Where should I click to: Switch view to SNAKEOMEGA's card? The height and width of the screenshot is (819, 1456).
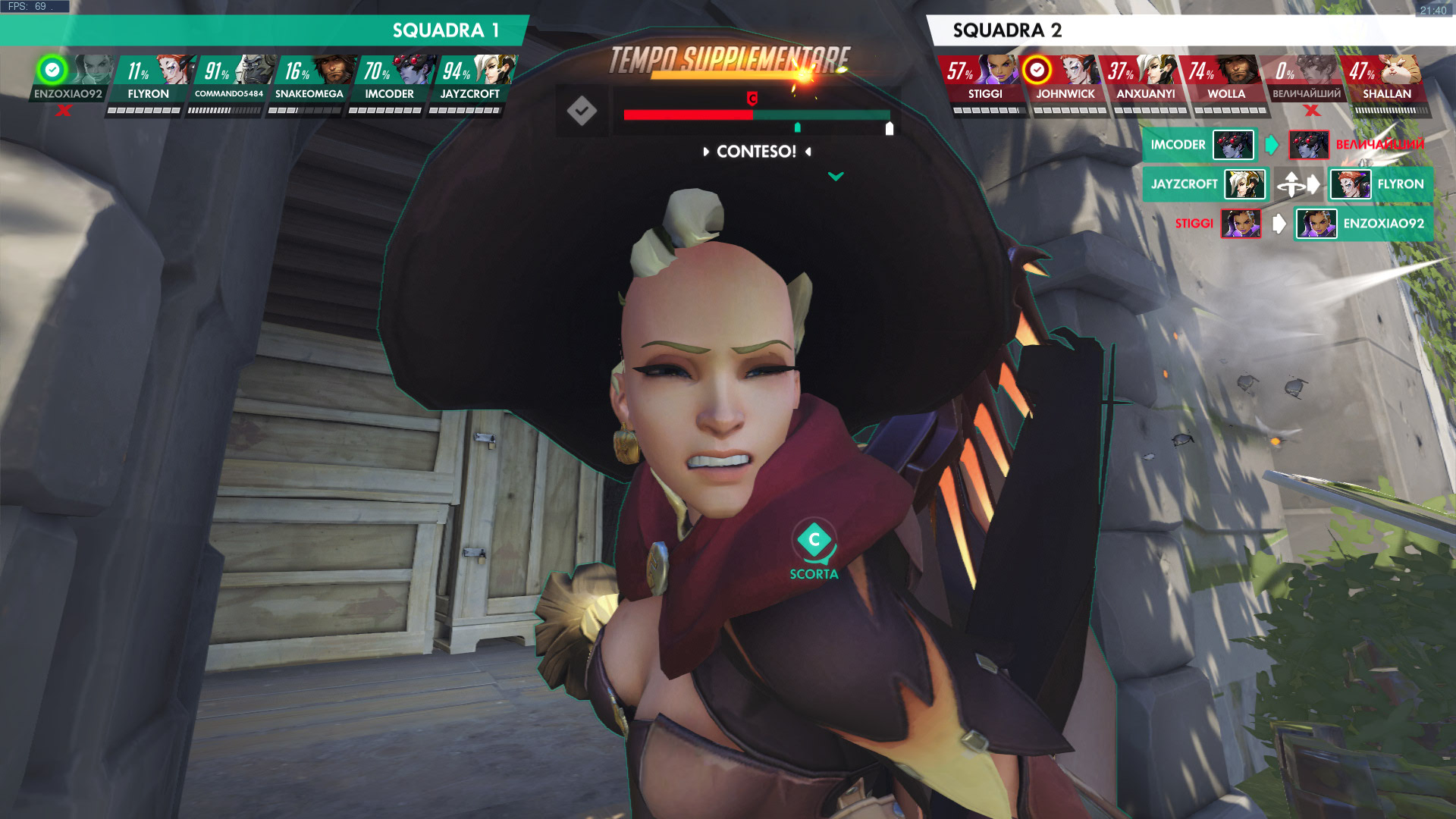coord(309,79)
